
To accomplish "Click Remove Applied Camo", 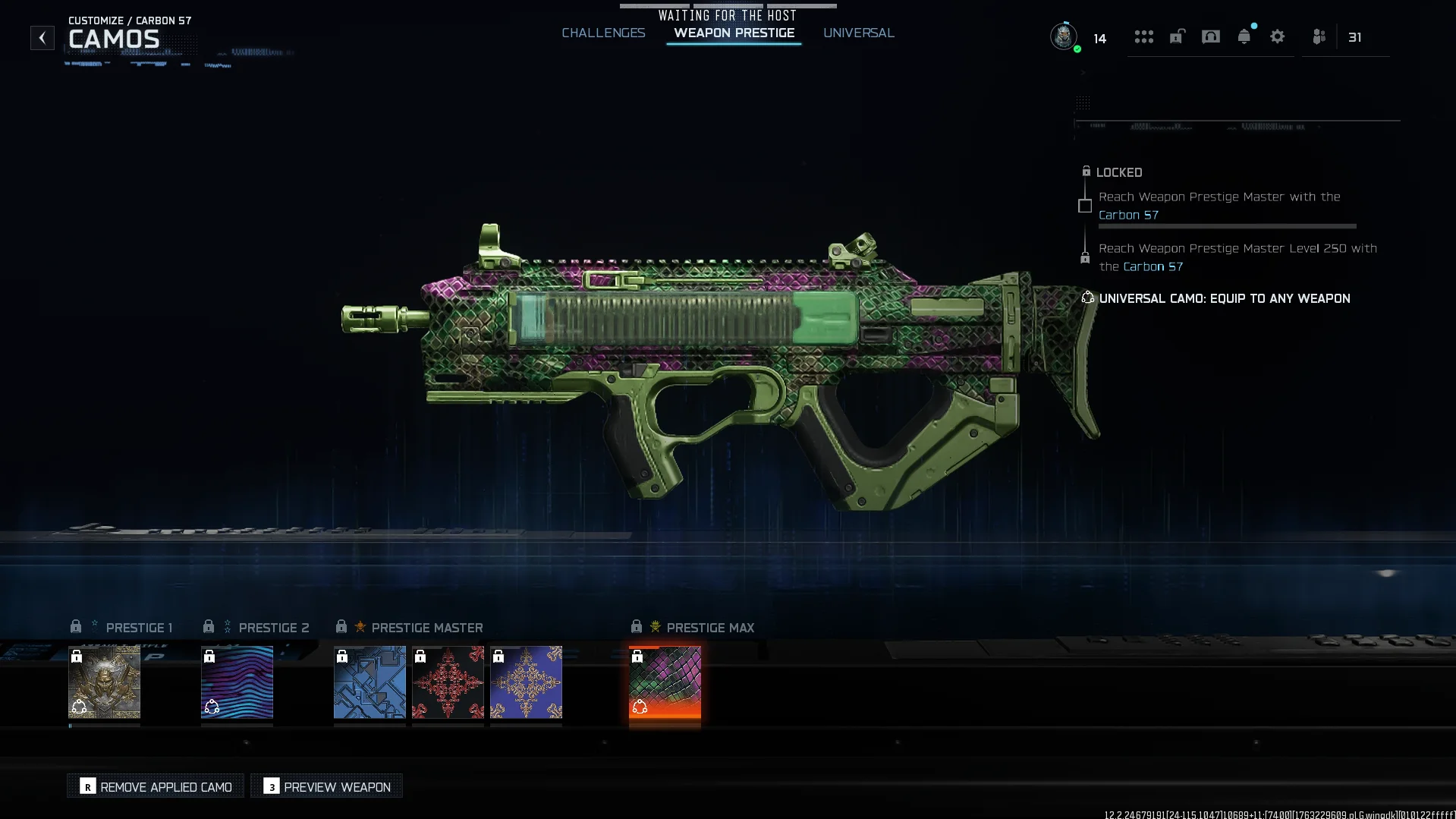I will pyautogui.click(x=156, y=786).
